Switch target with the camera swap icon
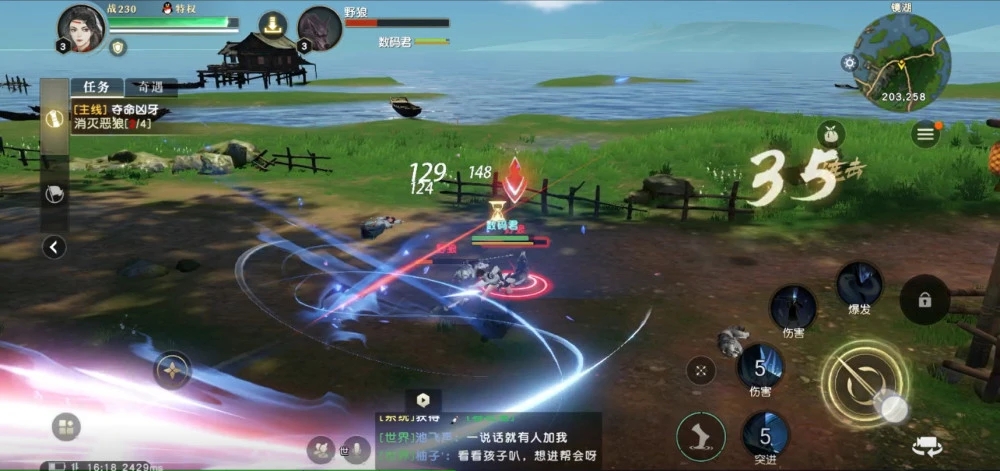Screen dimensions: 1000x471 point(926,446)
